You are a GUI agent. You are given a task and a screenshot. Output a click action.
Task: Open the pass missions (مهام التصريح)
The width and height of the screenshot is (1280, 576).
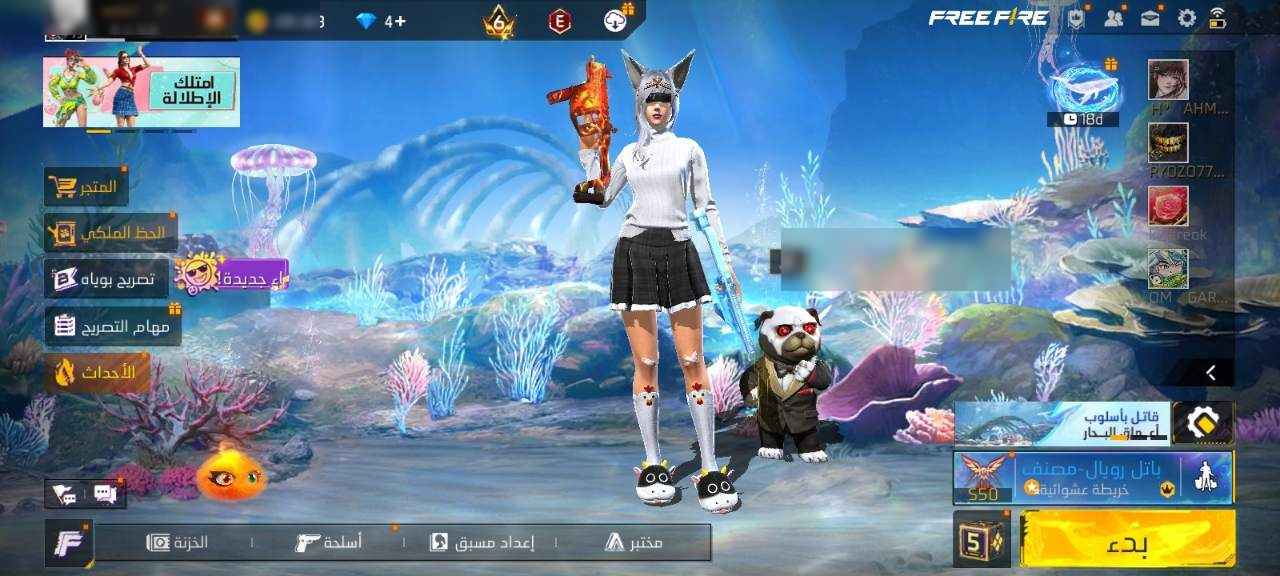point(112,326)
